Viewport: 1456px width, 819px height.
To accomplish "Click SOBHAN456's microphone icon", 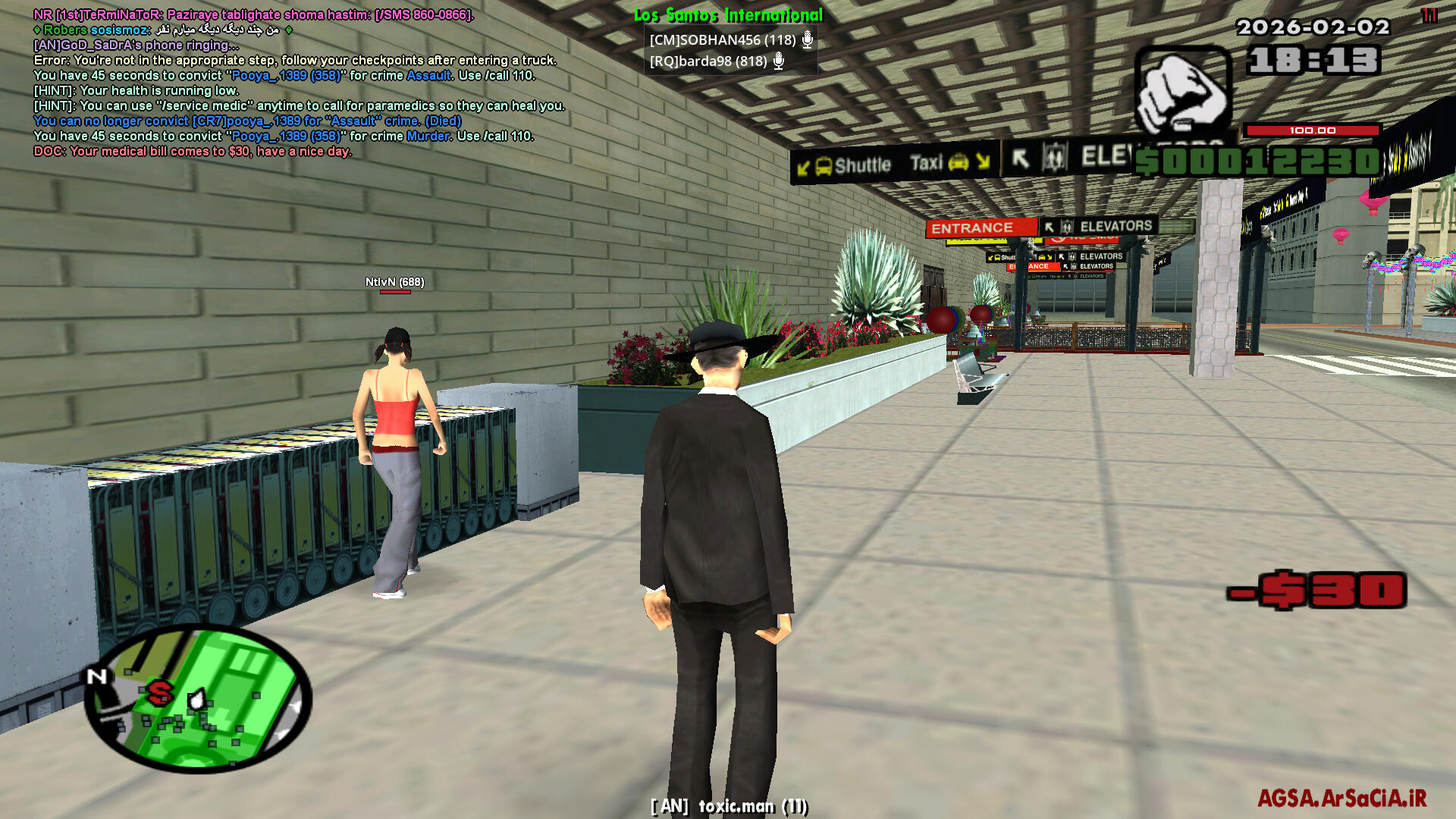I will (x=808, y=39).
